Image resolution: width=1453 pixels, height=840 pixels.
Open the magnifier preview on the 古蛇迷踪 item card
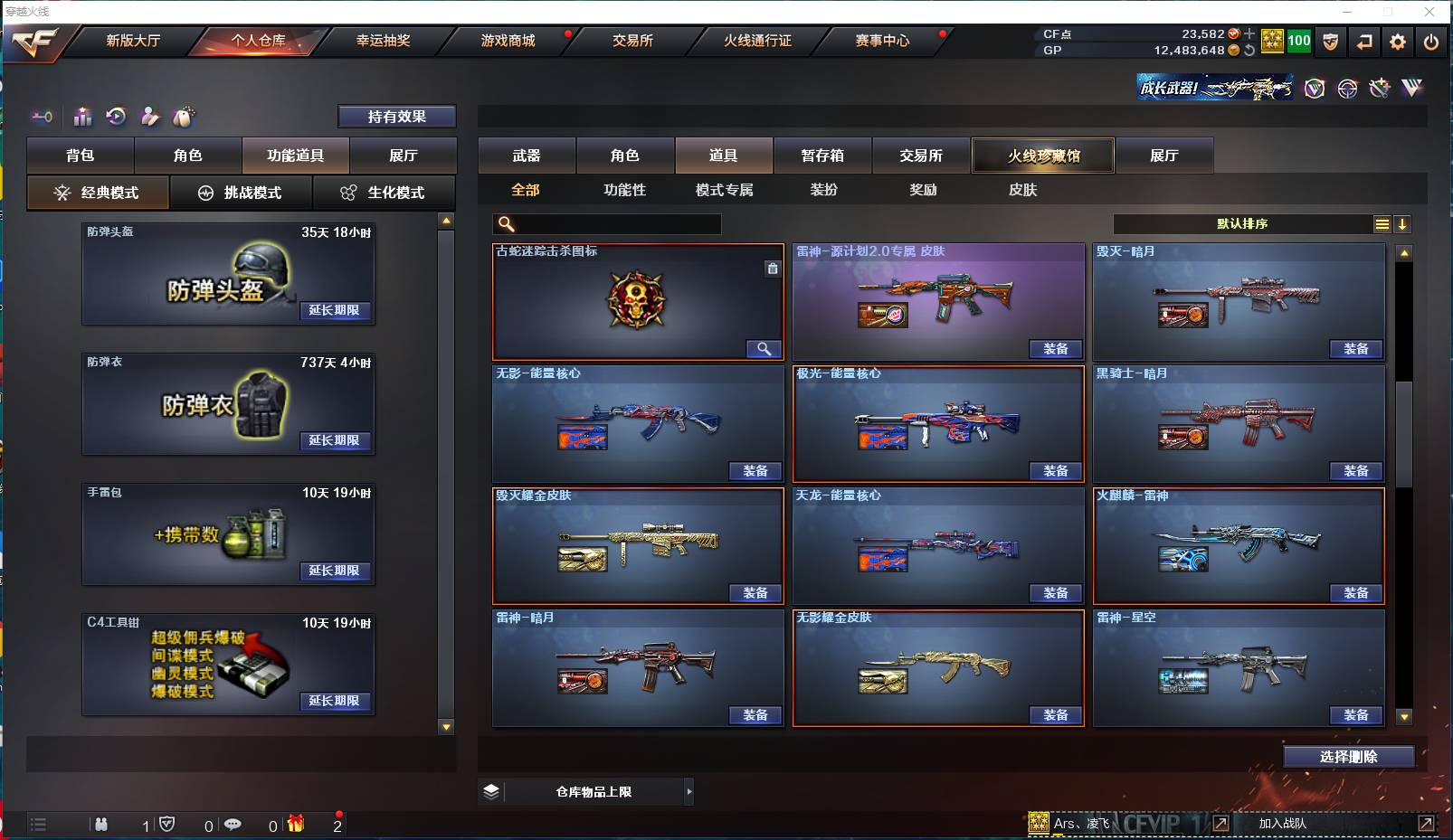(764, 348)
